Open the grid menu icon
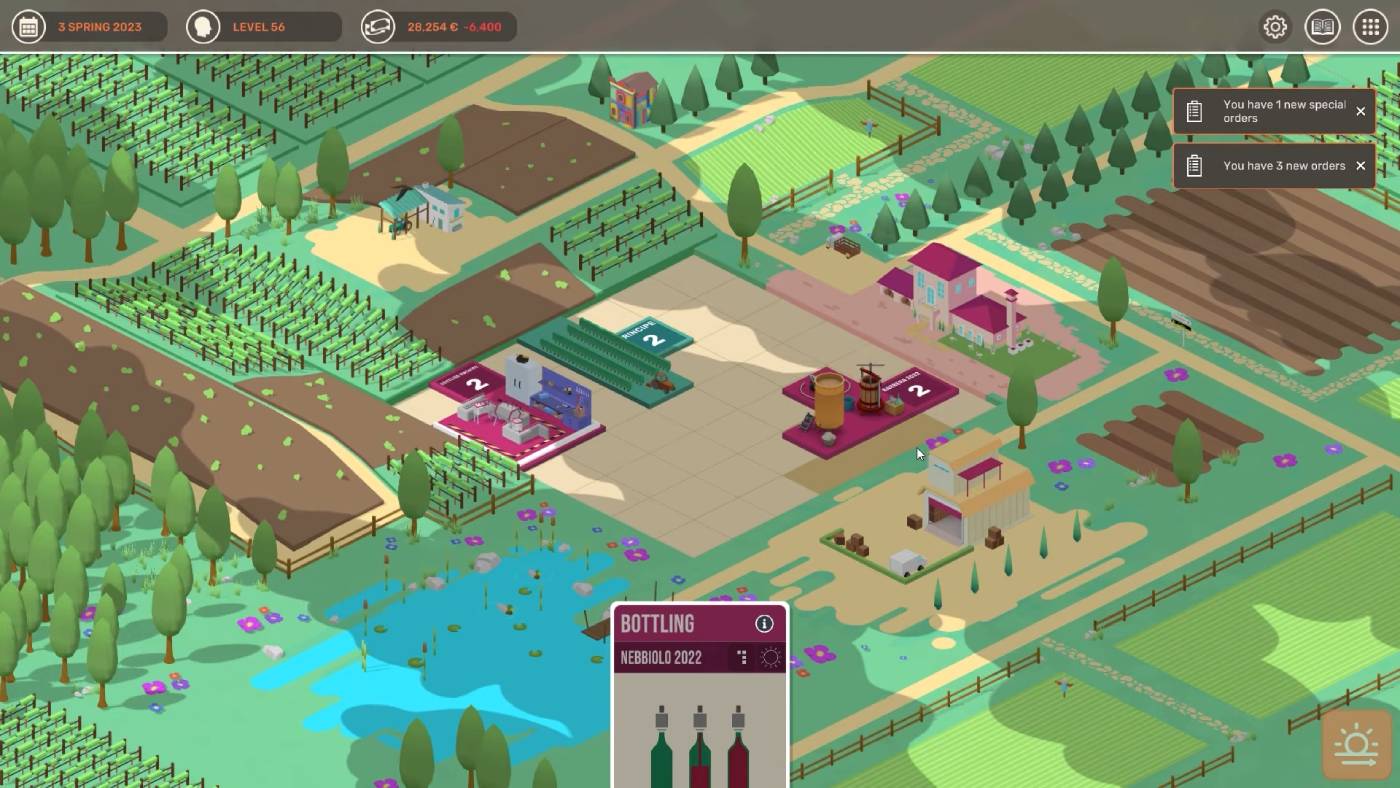This screenshot has width=1400, height=788. (x=1370, y=27)
